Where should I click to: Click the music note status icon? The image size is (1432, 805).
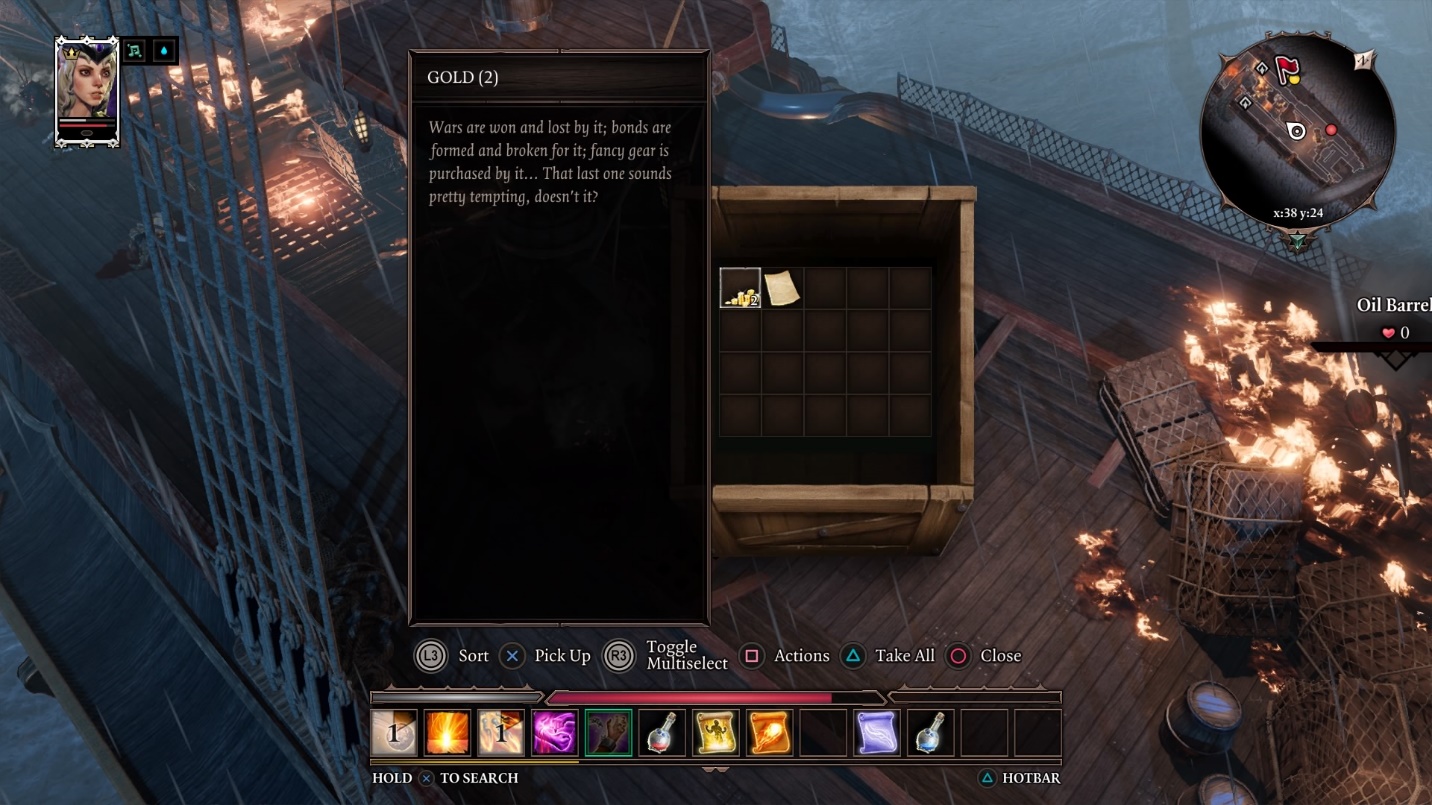(x=134, y=51)
